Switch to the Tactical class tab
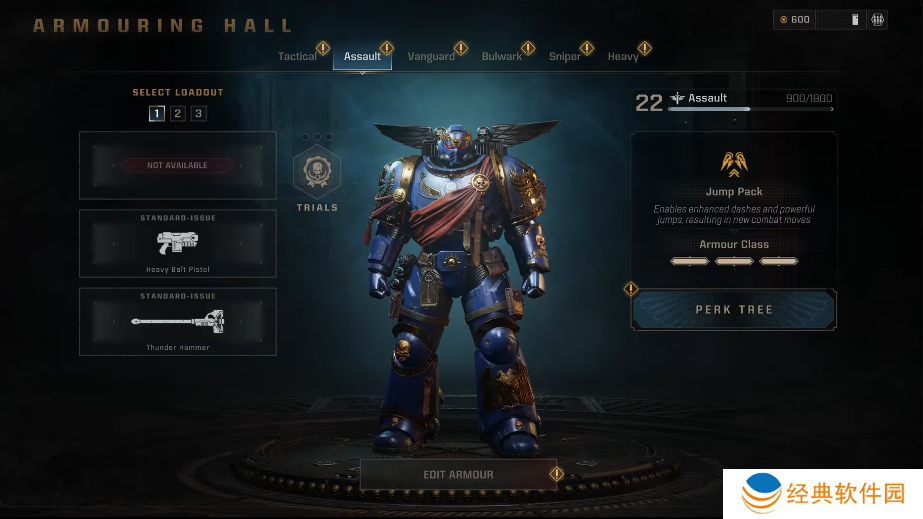 (x=297, y=57)
